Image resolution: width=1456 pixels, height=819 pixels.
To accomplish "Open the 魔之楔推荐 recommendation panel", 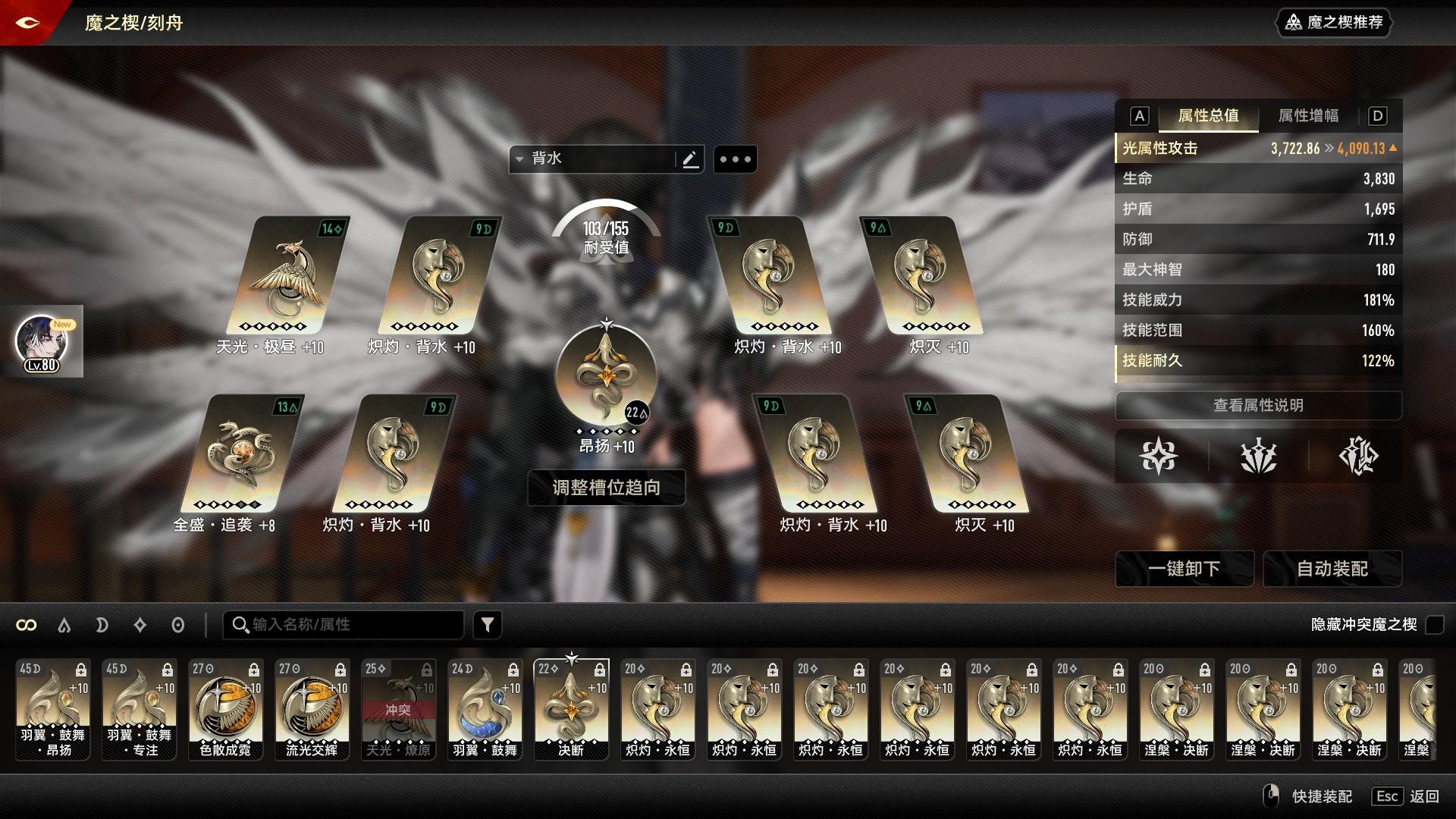I will coord(1335,23).
